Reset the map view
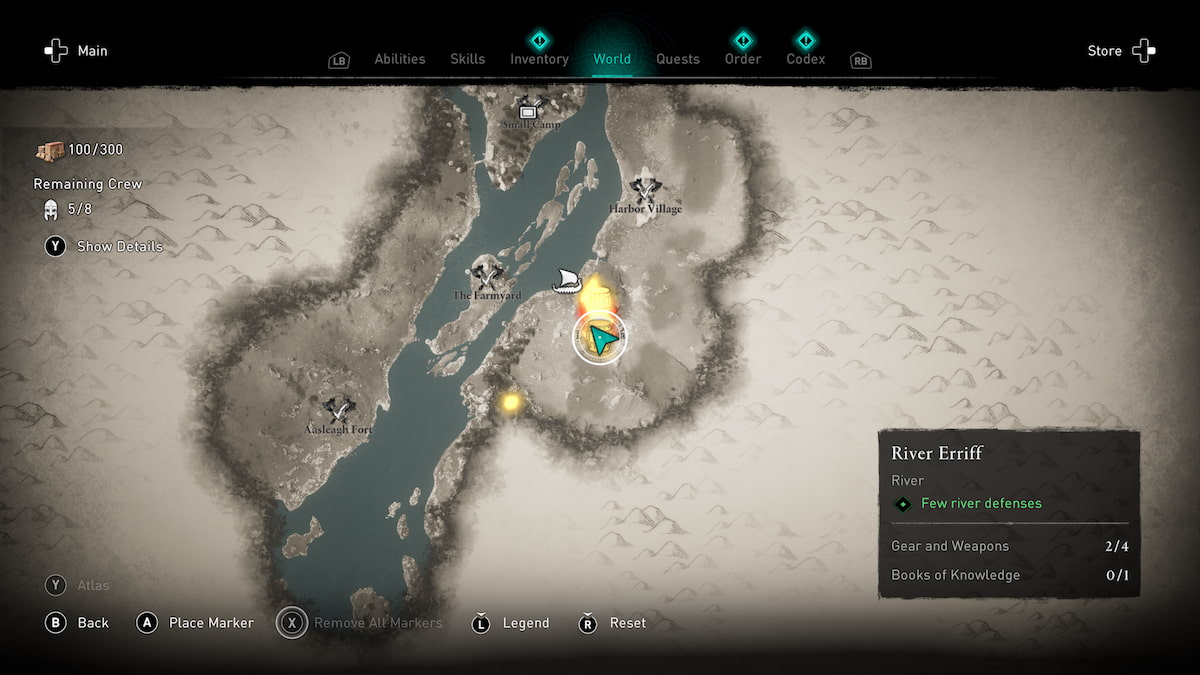Viewport: 1200px width, 675px height. click(x=613, y=623)
